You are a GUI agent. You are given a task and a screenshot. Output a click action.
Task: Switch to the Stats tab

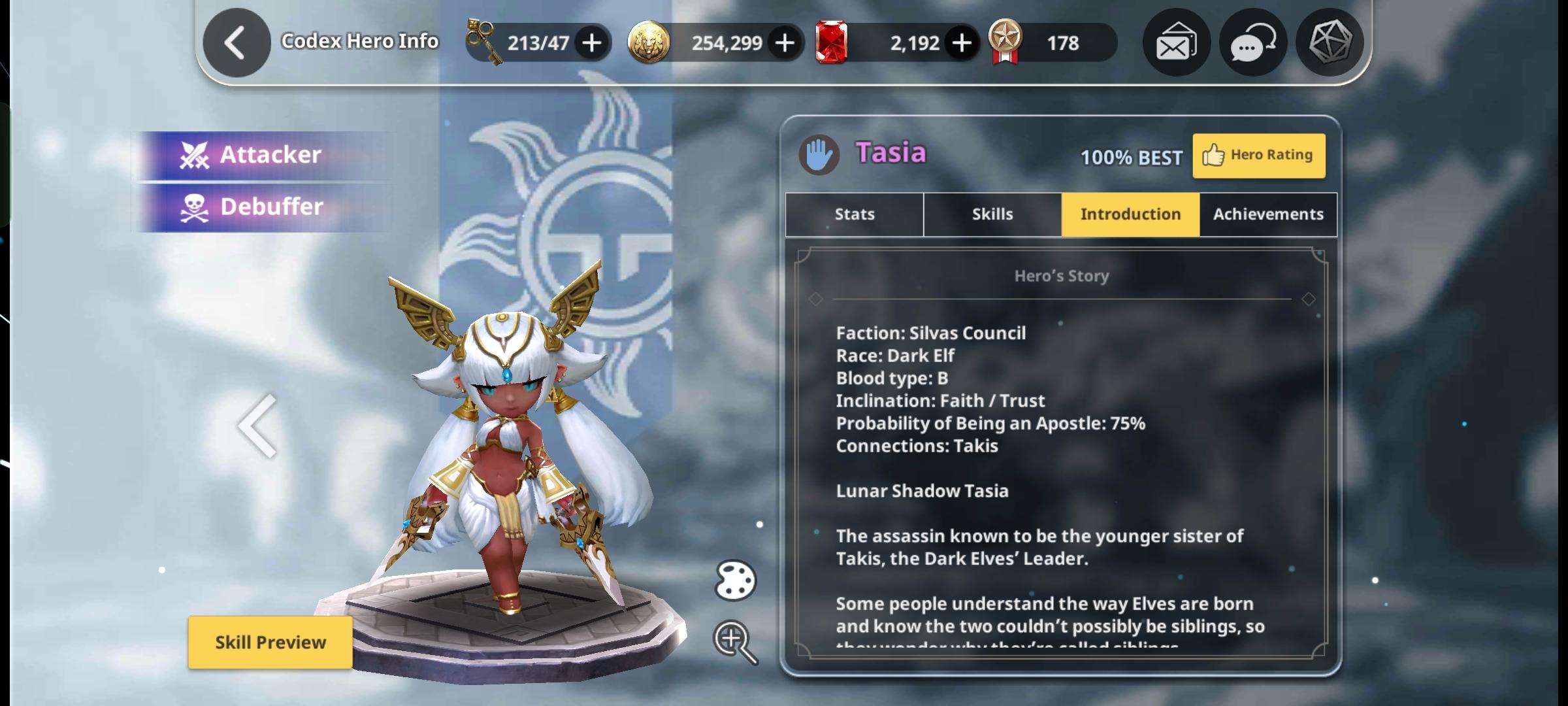click(x=854, y=214)
